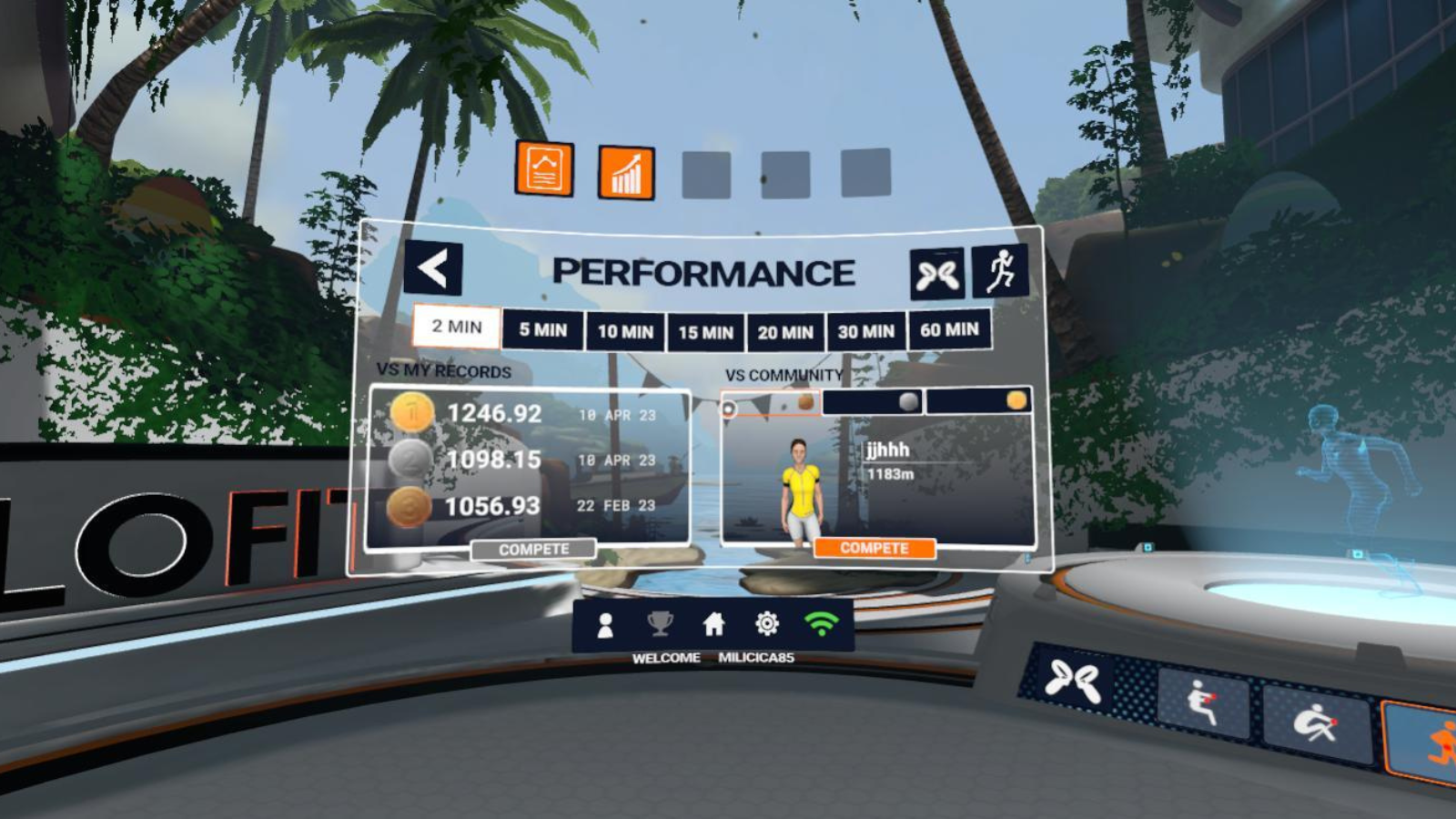This screenshot has width=1456, height=819.
Task: Select the squat exercise icon on the dashboard
Action: pyautogui.click(x=1202, y=697)
